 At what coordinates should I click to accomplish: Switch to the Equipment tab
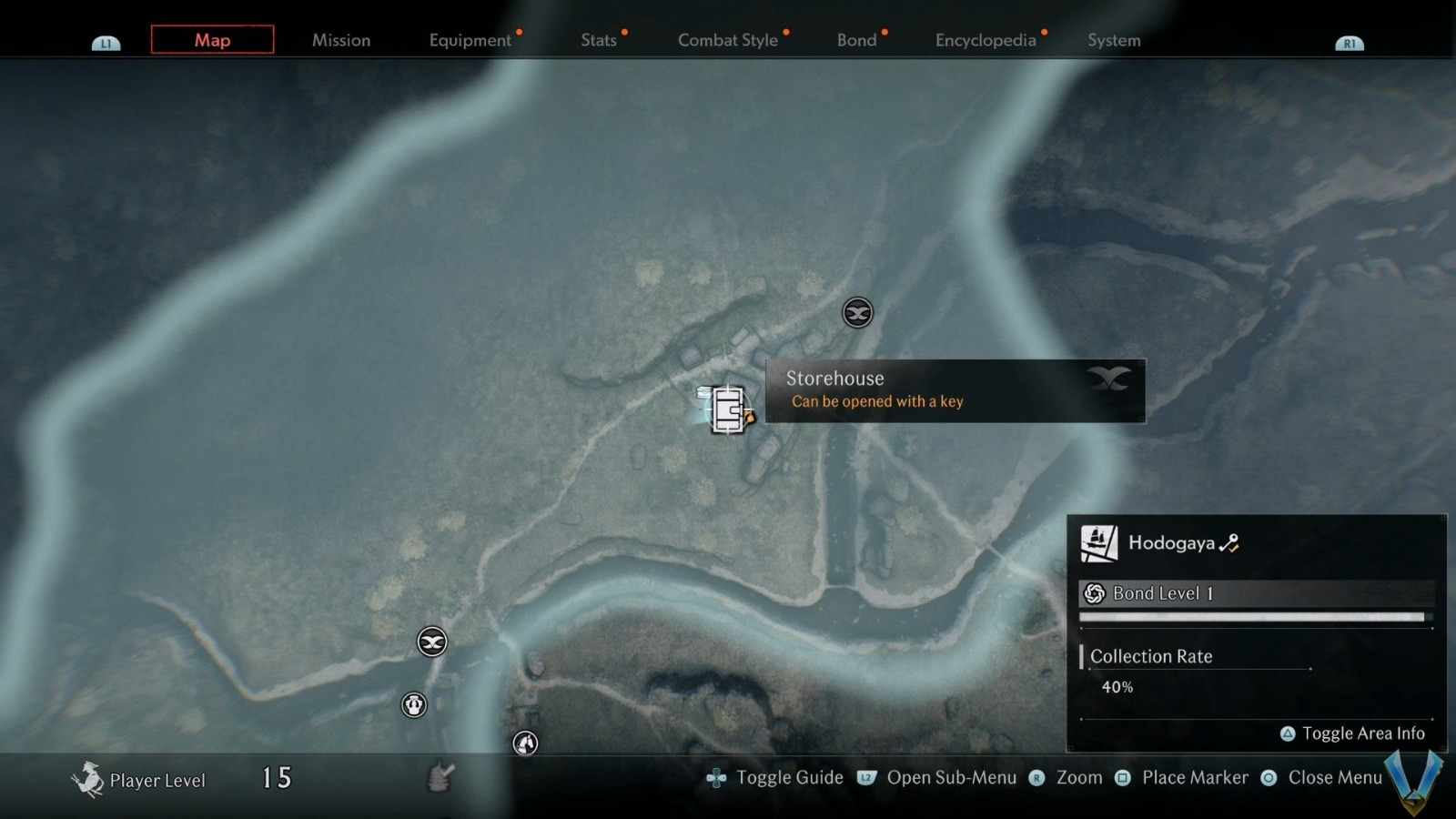click(x=470, y=40)
